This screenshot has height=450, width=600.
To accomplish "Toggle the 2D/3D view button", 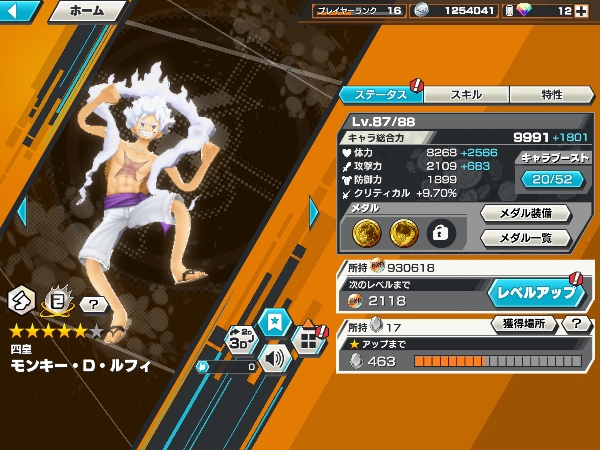I will tap(241, 340).
